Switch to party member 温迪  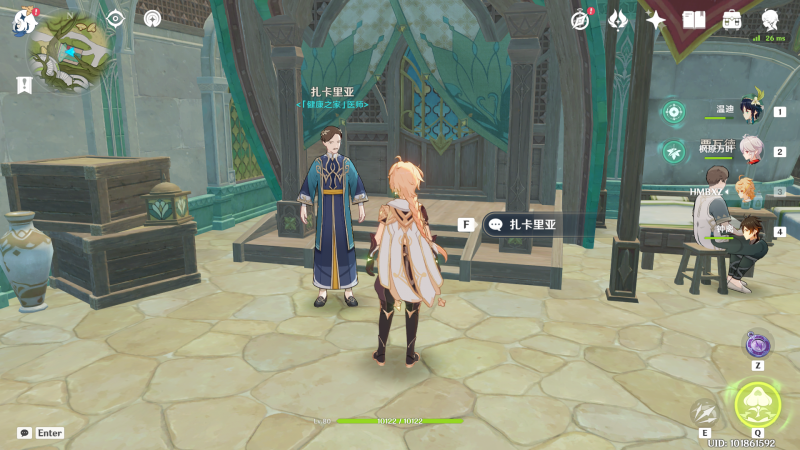pos(750,109)
